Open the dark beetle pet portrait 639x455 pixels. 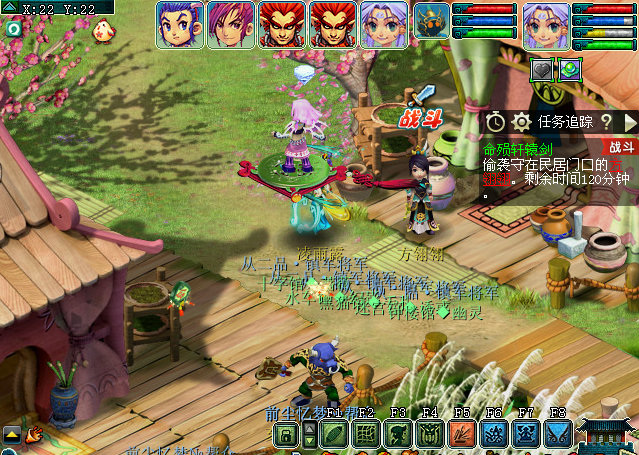432,20
